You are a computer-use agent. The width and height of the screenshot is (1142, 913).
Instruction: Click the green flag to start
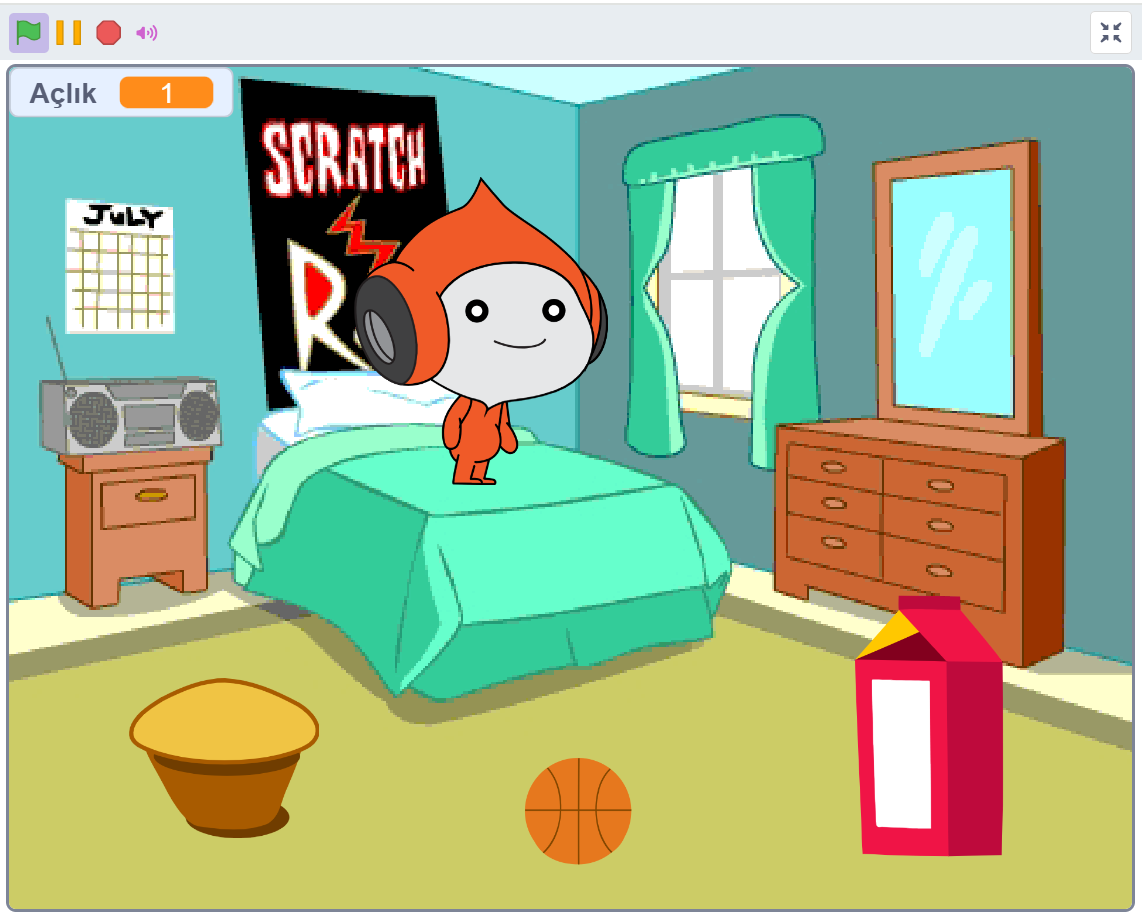click(28, 33)
